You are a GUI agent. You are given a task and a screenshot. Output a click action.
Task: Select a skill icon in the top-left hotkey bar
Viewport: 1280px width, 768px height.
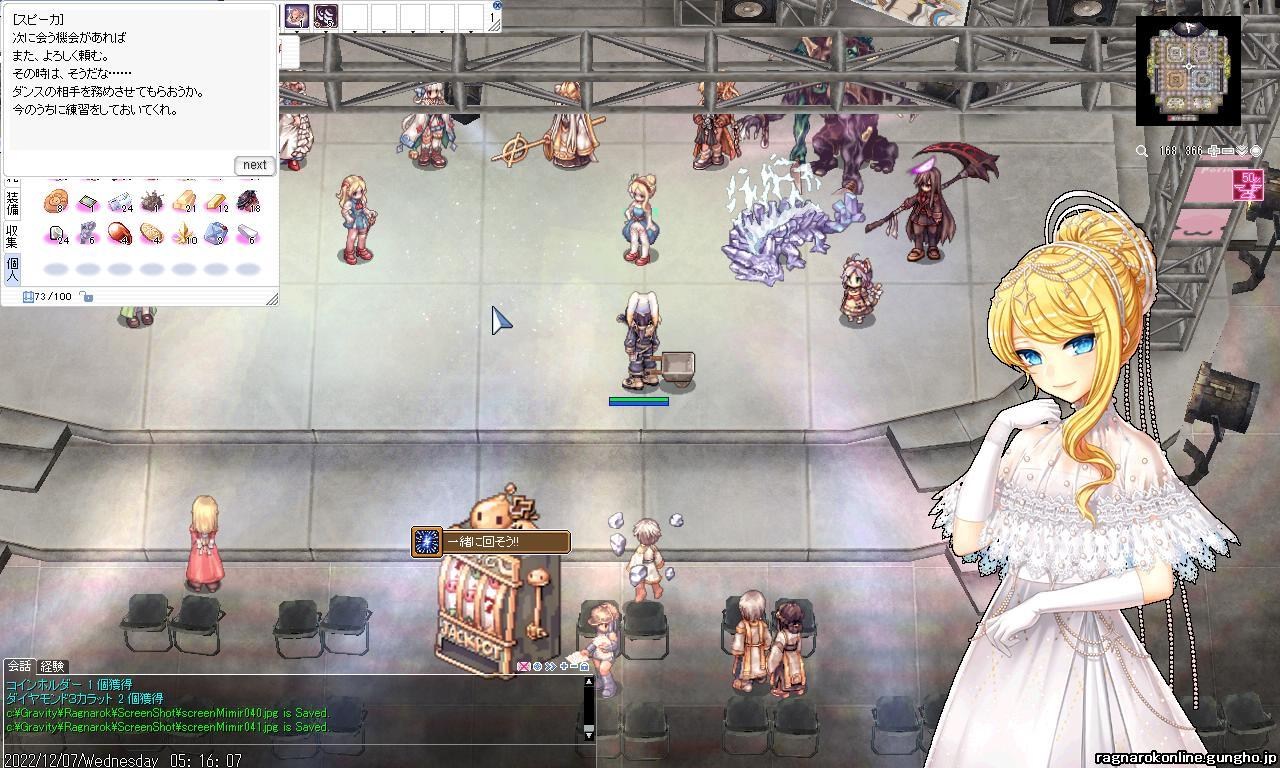tap(297, 15)
